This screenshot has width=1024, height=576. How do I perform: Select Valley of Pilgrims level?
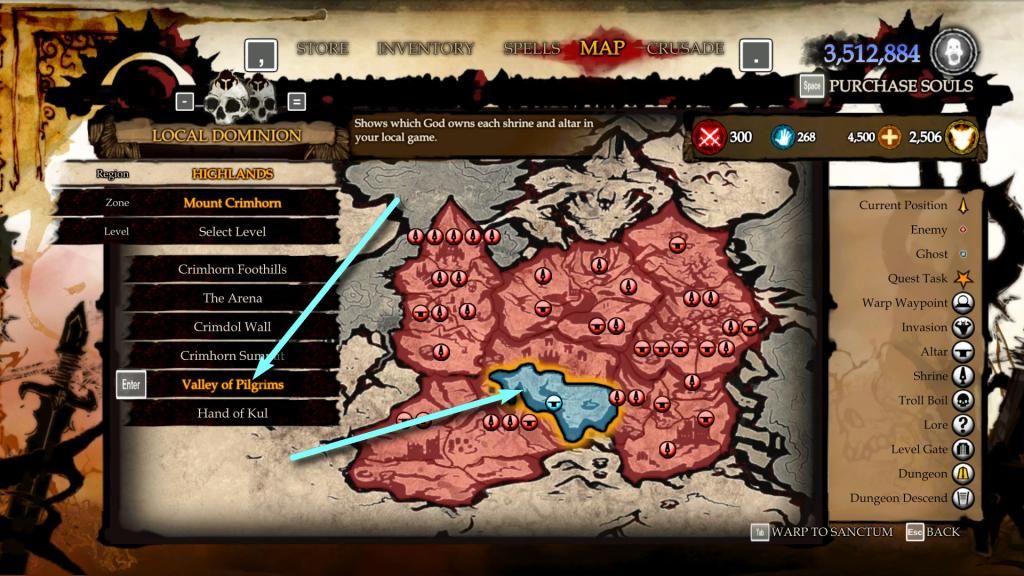[x=232, y=384]
